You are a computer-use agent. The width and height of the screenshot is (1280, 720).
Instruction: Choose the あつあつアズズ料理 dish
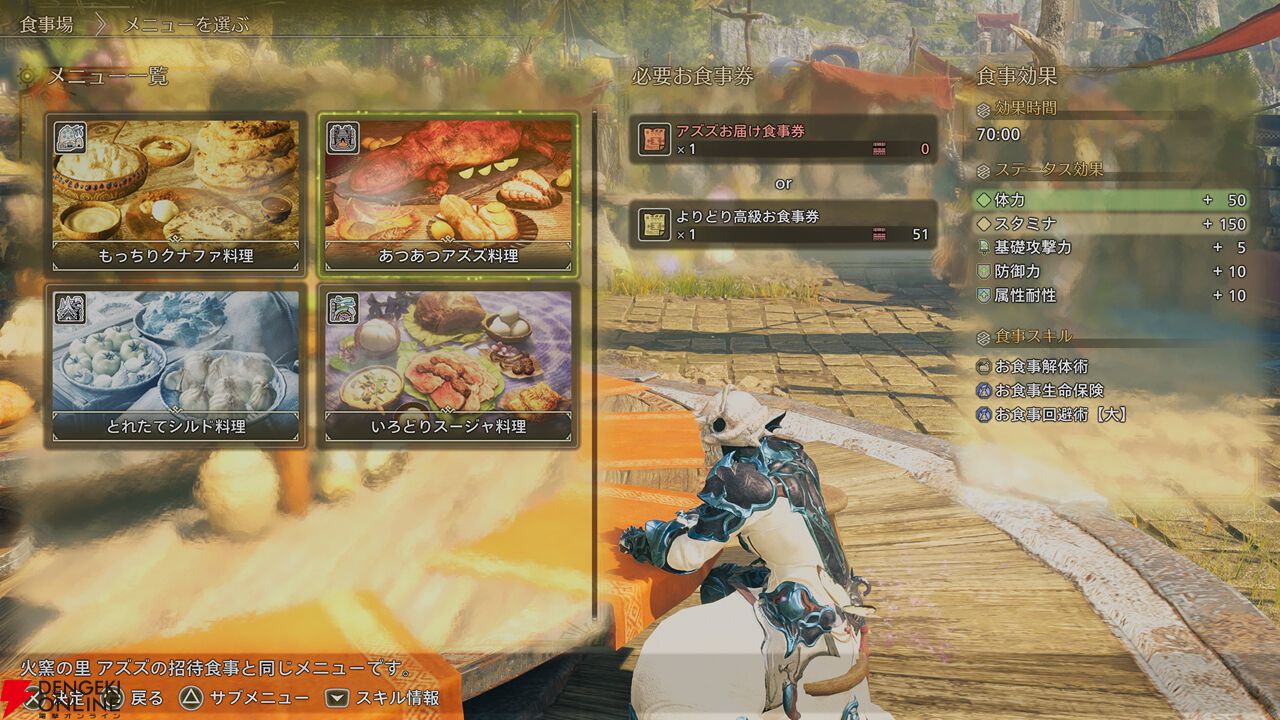pyautogui.click(x=448, y=194)
